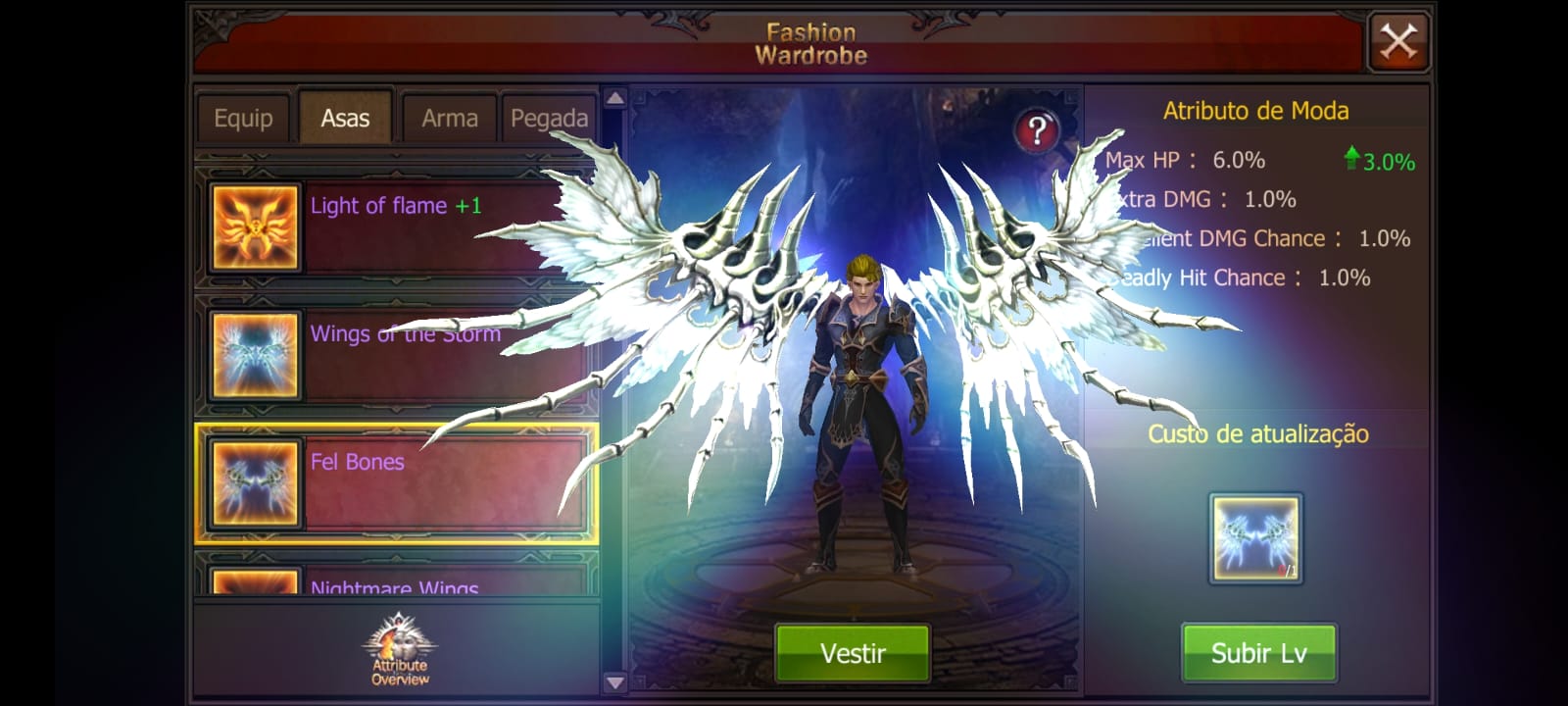Open the Pegada tab

point(549,116)
